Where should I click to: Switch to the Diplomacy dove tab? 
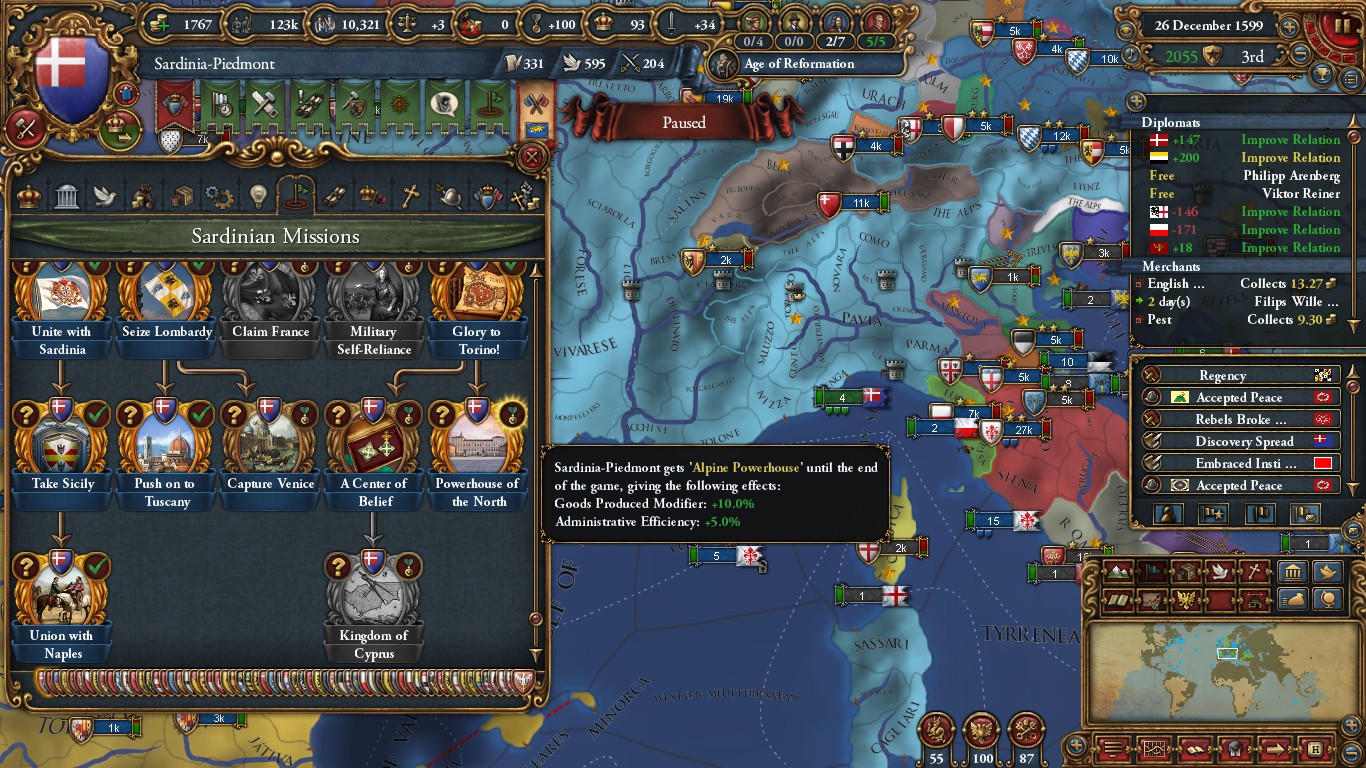(x=105, y=197)
